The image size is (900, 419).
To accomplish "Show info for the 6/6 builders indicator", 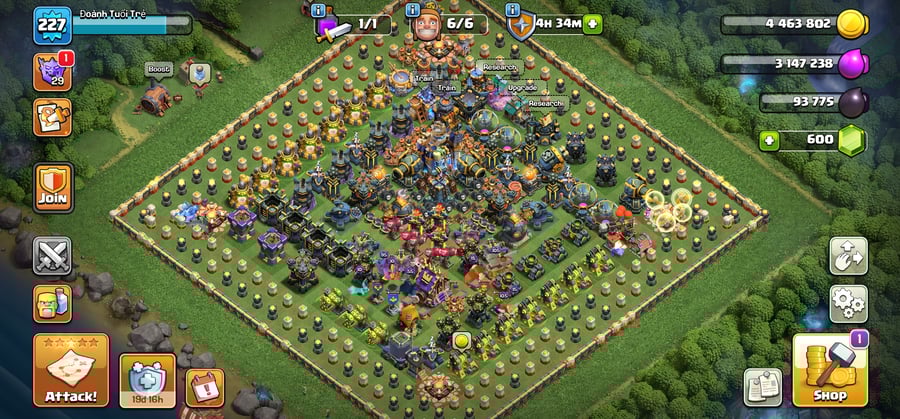I will (415, 10).
